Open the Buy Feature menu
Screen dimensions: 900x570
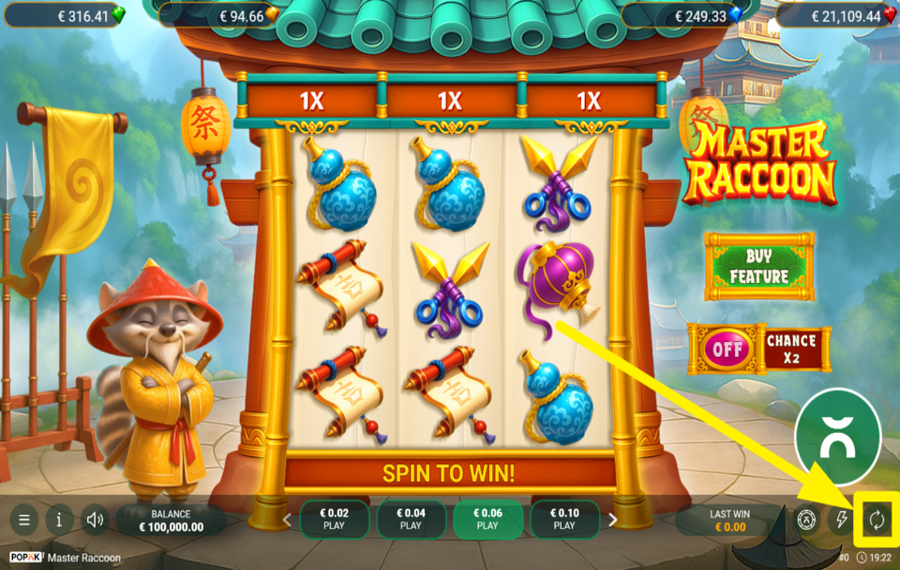tap(759, 266)
